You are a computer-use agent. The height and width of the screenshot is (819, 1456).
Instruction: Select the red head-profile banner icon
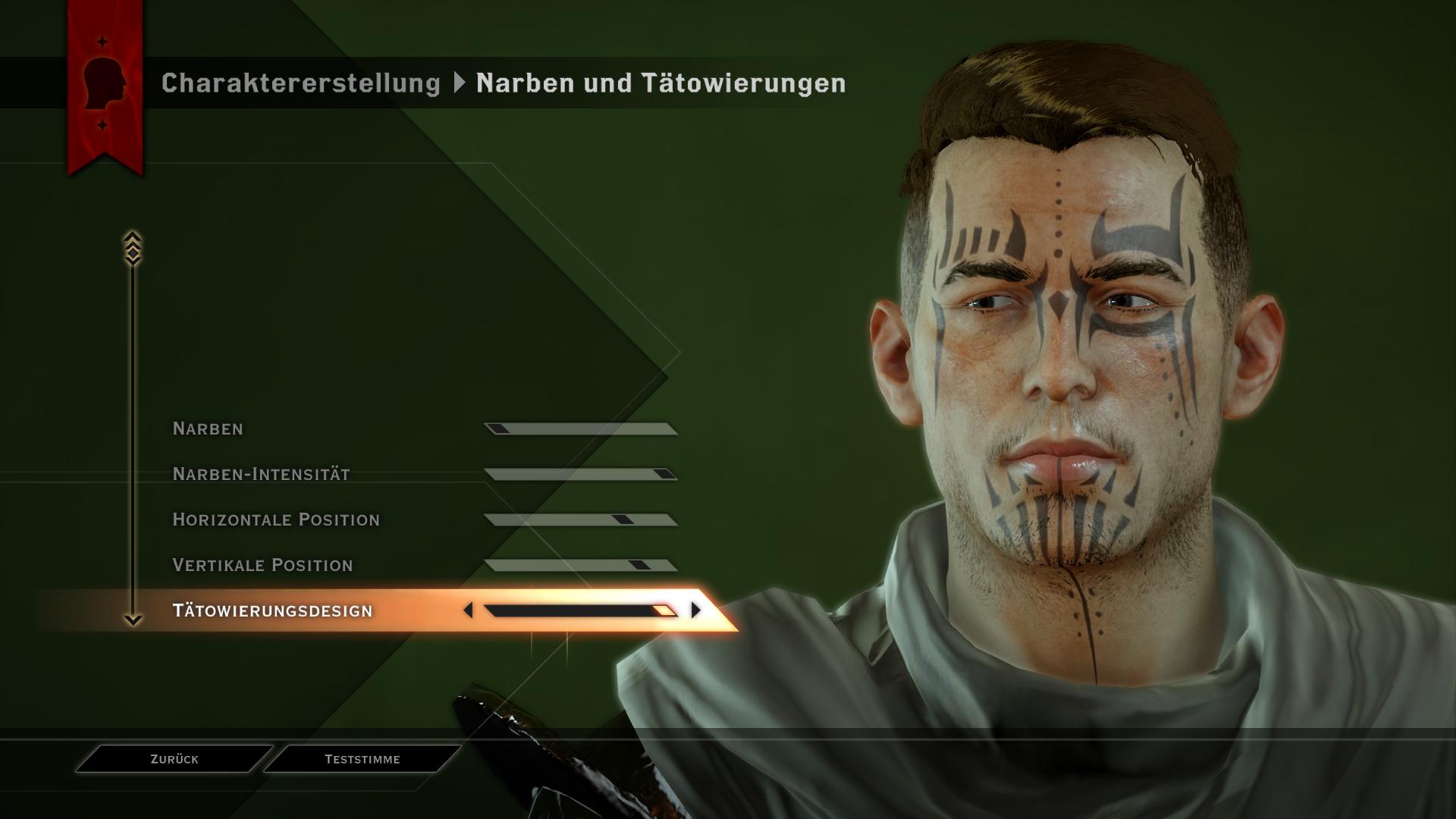point(105,83)
